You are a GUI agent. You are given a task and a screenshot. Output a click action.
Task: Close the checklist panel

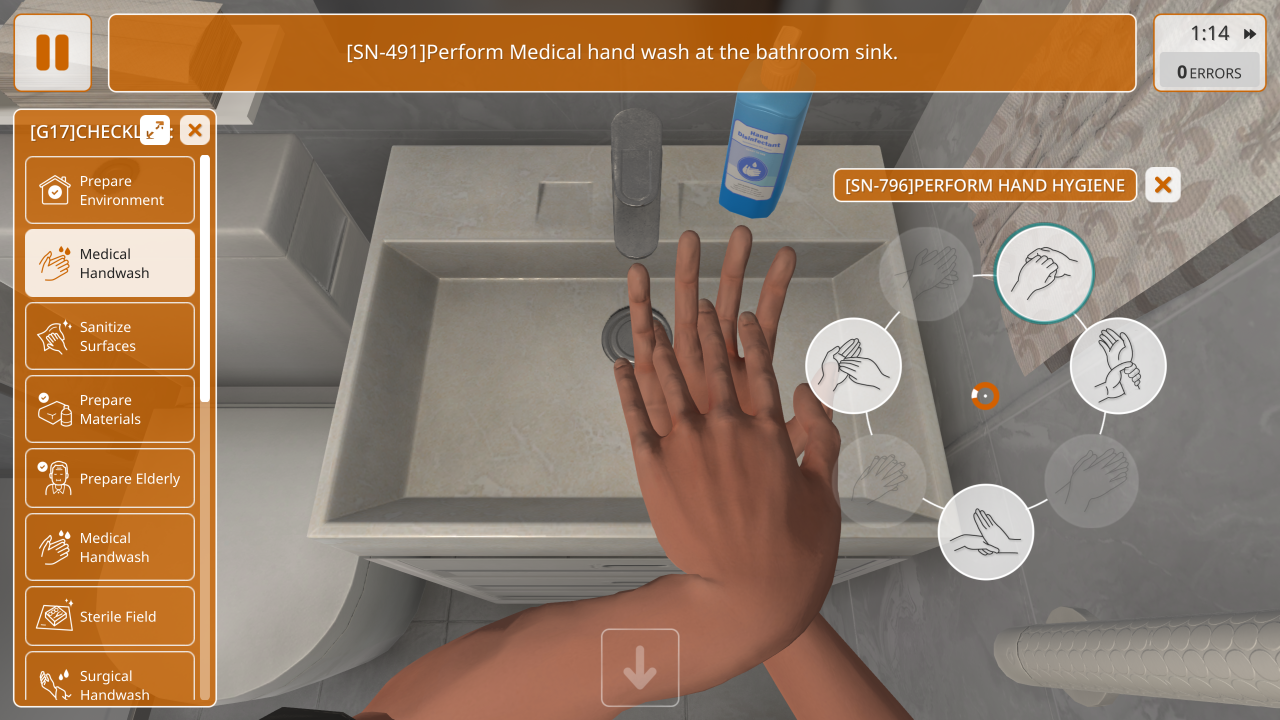coord(195,130)
